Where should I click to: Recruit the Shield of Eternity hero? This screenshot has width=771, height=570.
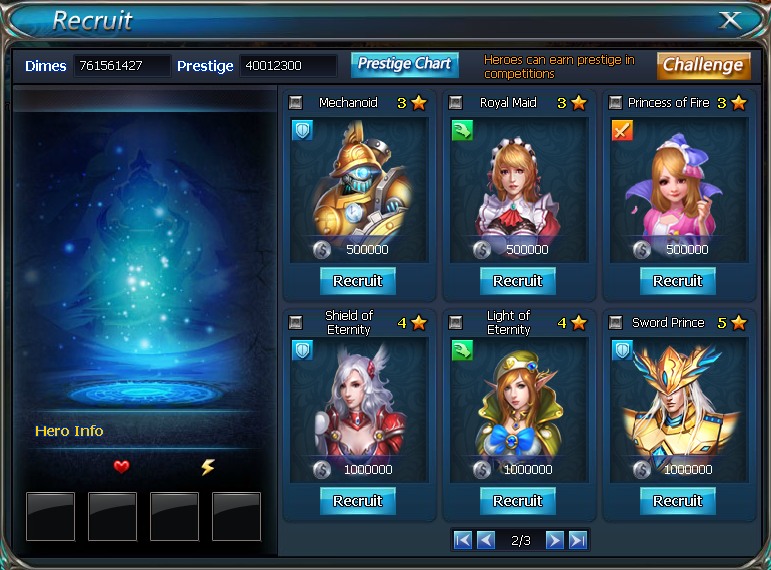click(x=357, y=501)
